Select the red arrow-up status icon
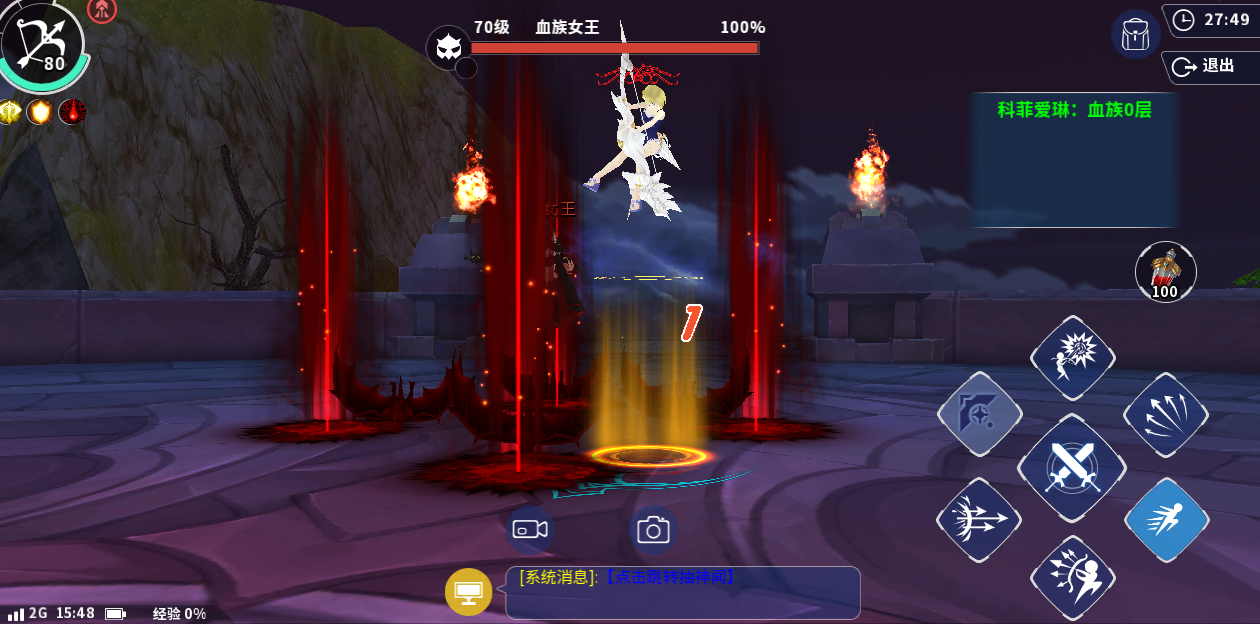 (x=102, y=10)
